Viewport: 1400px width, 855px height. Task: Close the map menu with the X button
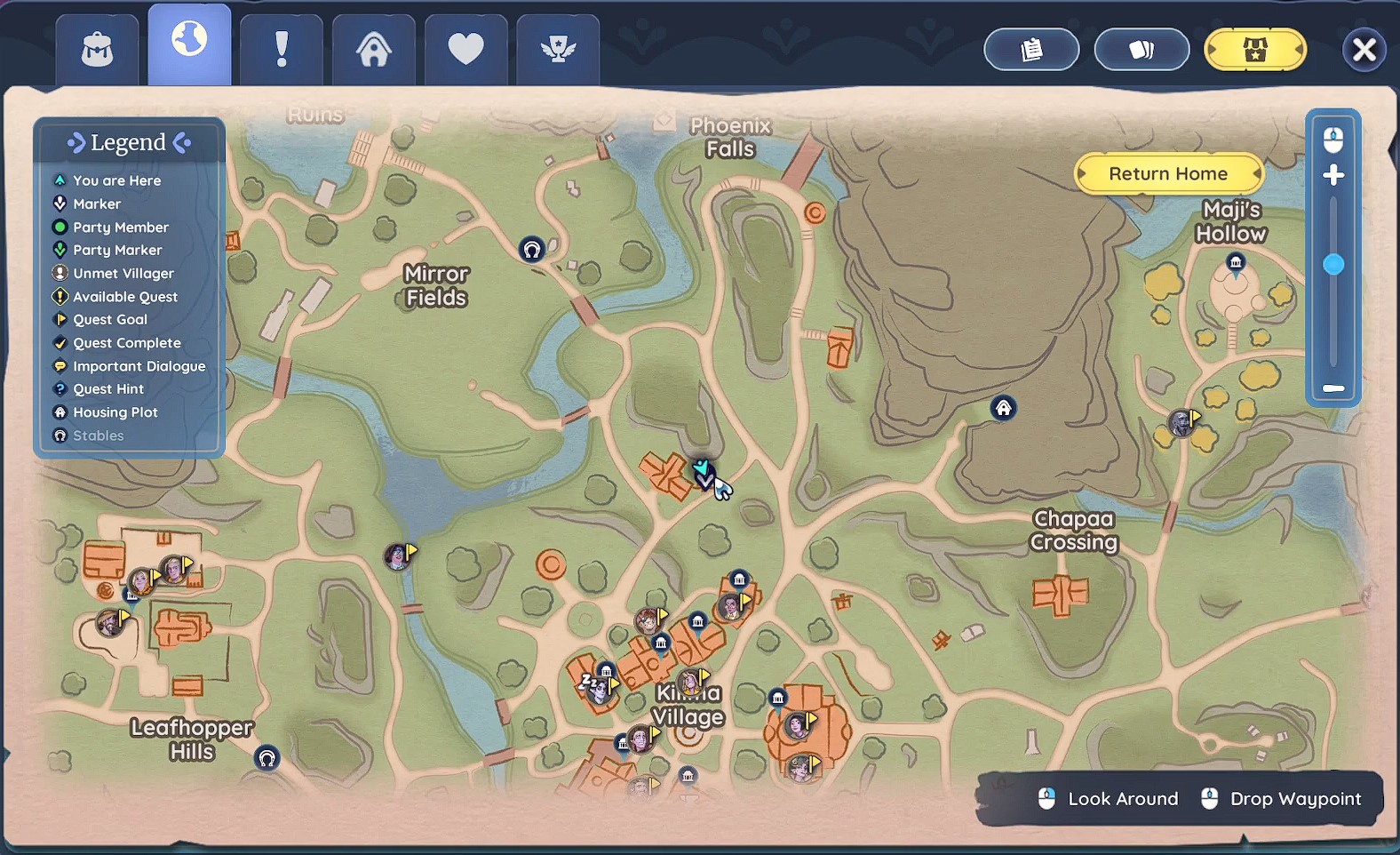click(x=1364, y=50)
